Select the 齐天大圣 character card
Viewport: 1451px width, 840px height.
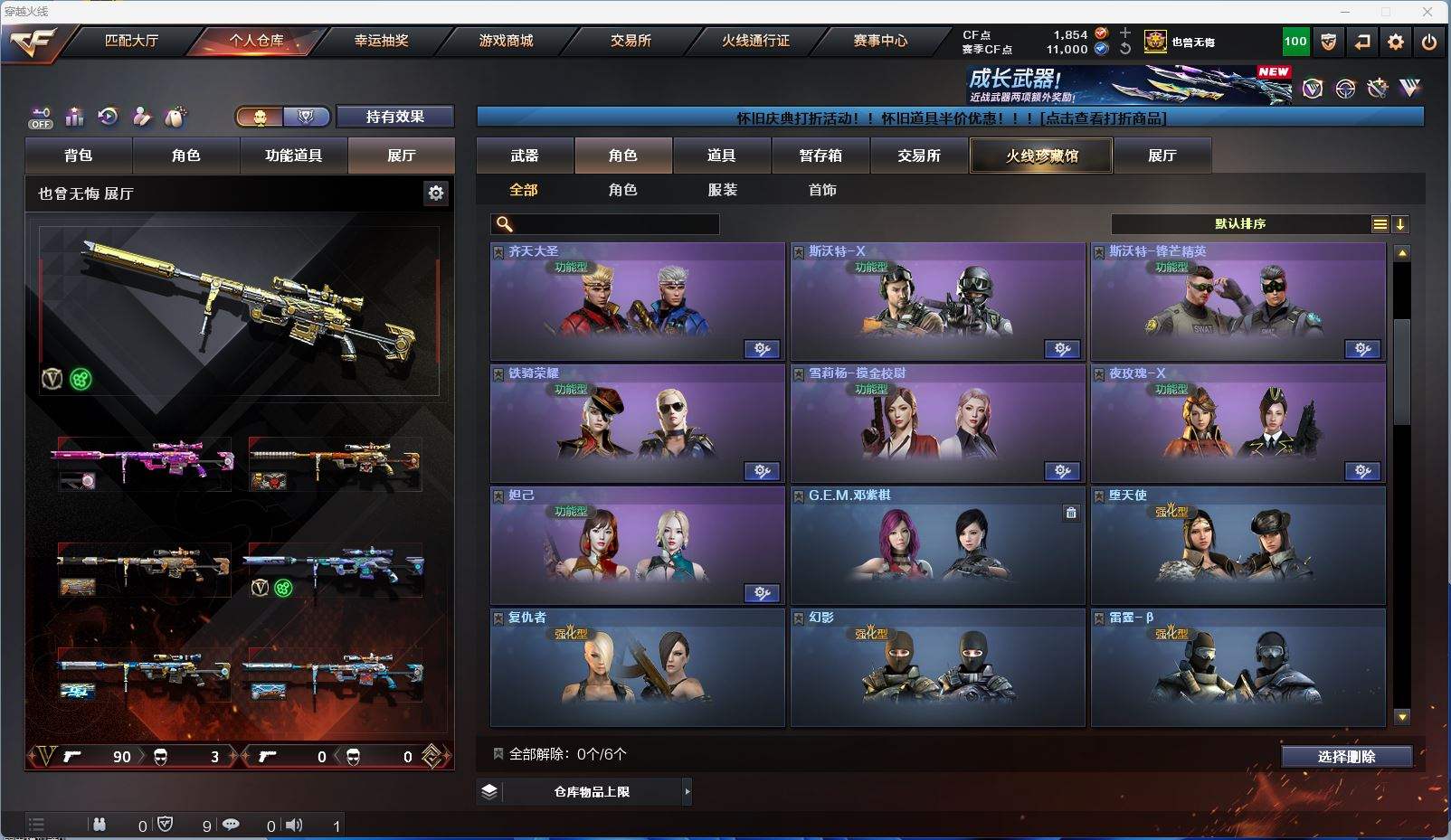point(637,301)
